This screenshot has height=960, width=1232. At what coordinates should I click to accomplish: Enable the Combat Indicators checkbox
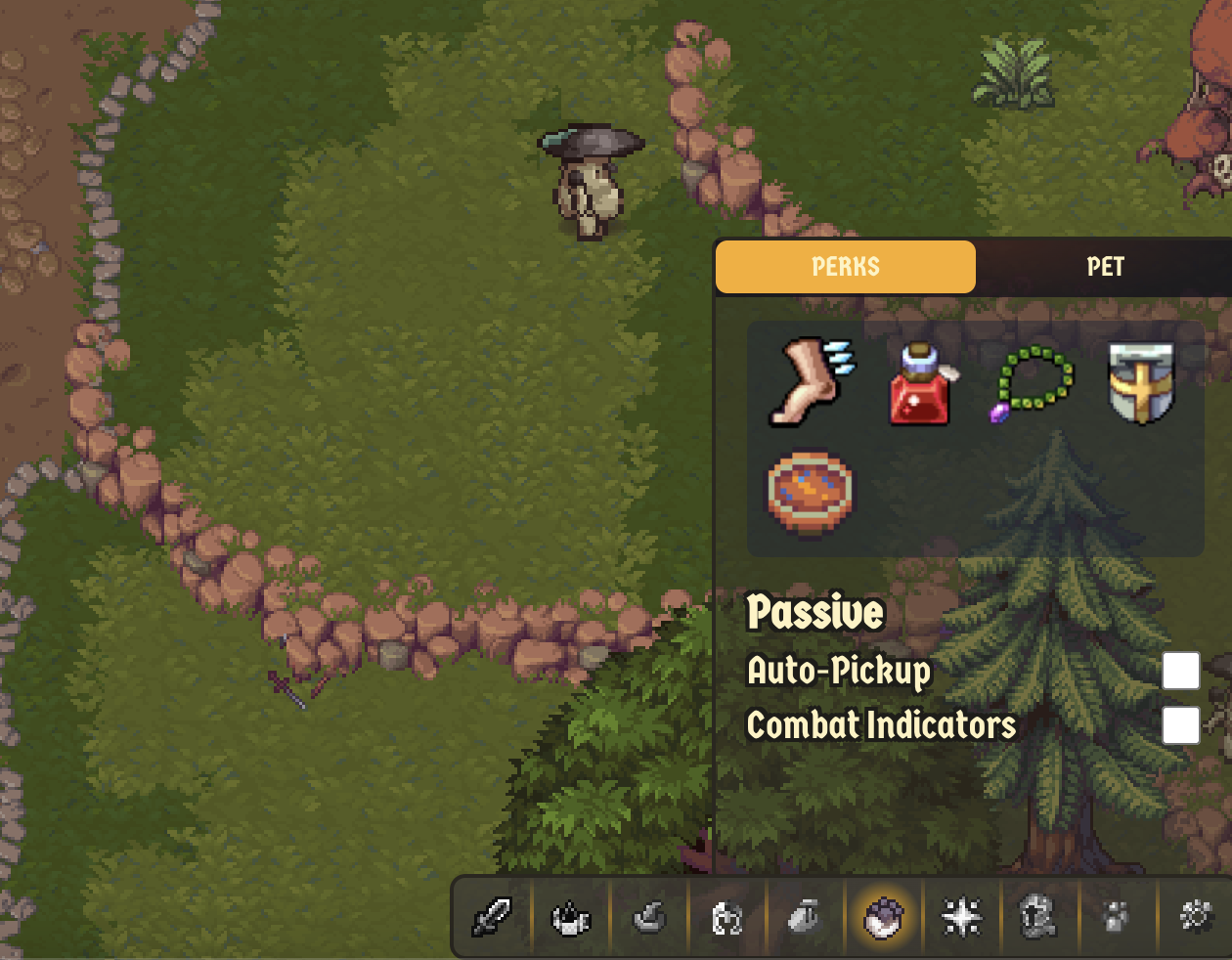(x=1180, y=725)
